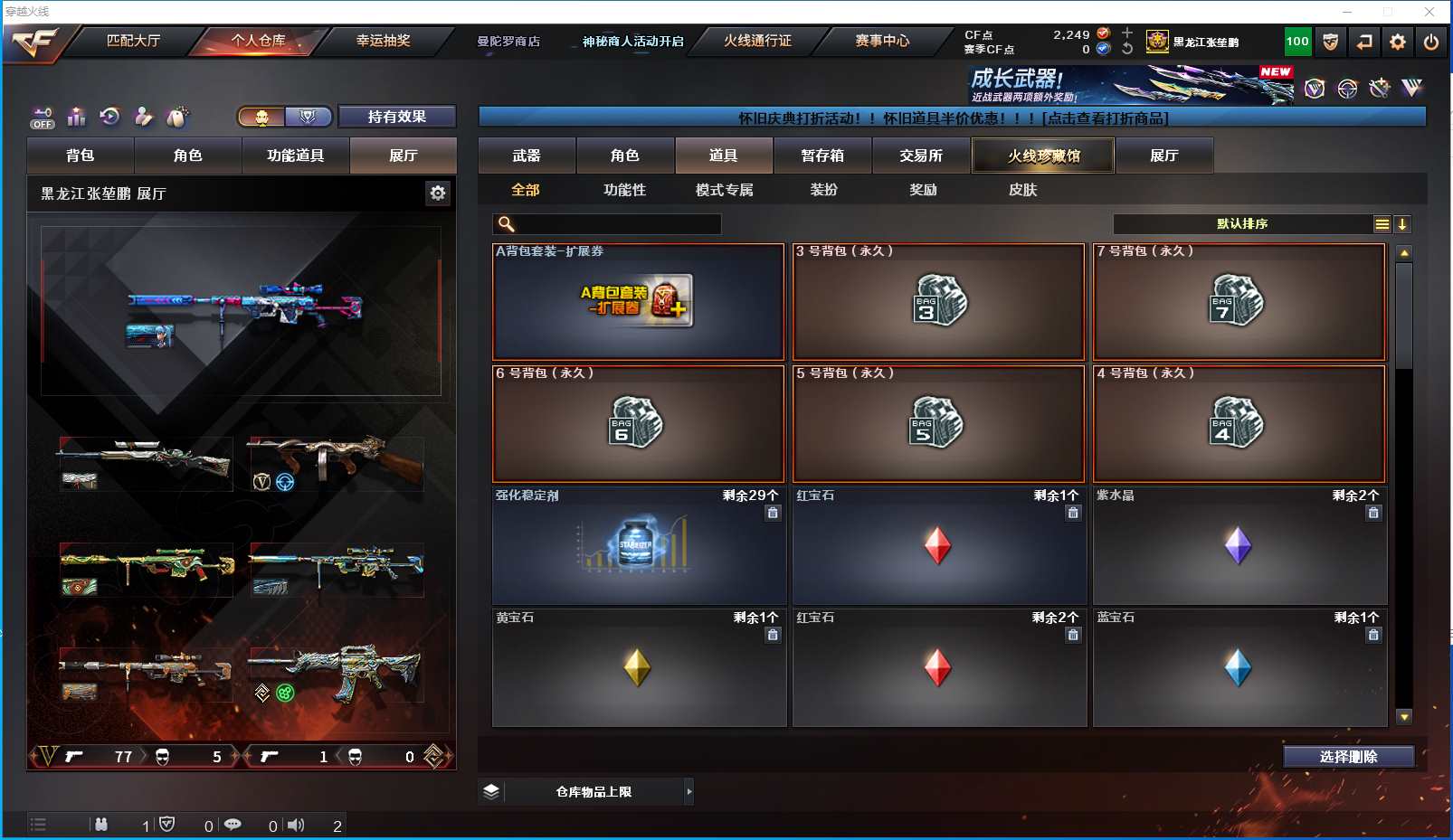Screen dimensions: 1453x840
Task: Open the 火线珍藏馆 collection tab
Action: click(x=1043, y=156)
